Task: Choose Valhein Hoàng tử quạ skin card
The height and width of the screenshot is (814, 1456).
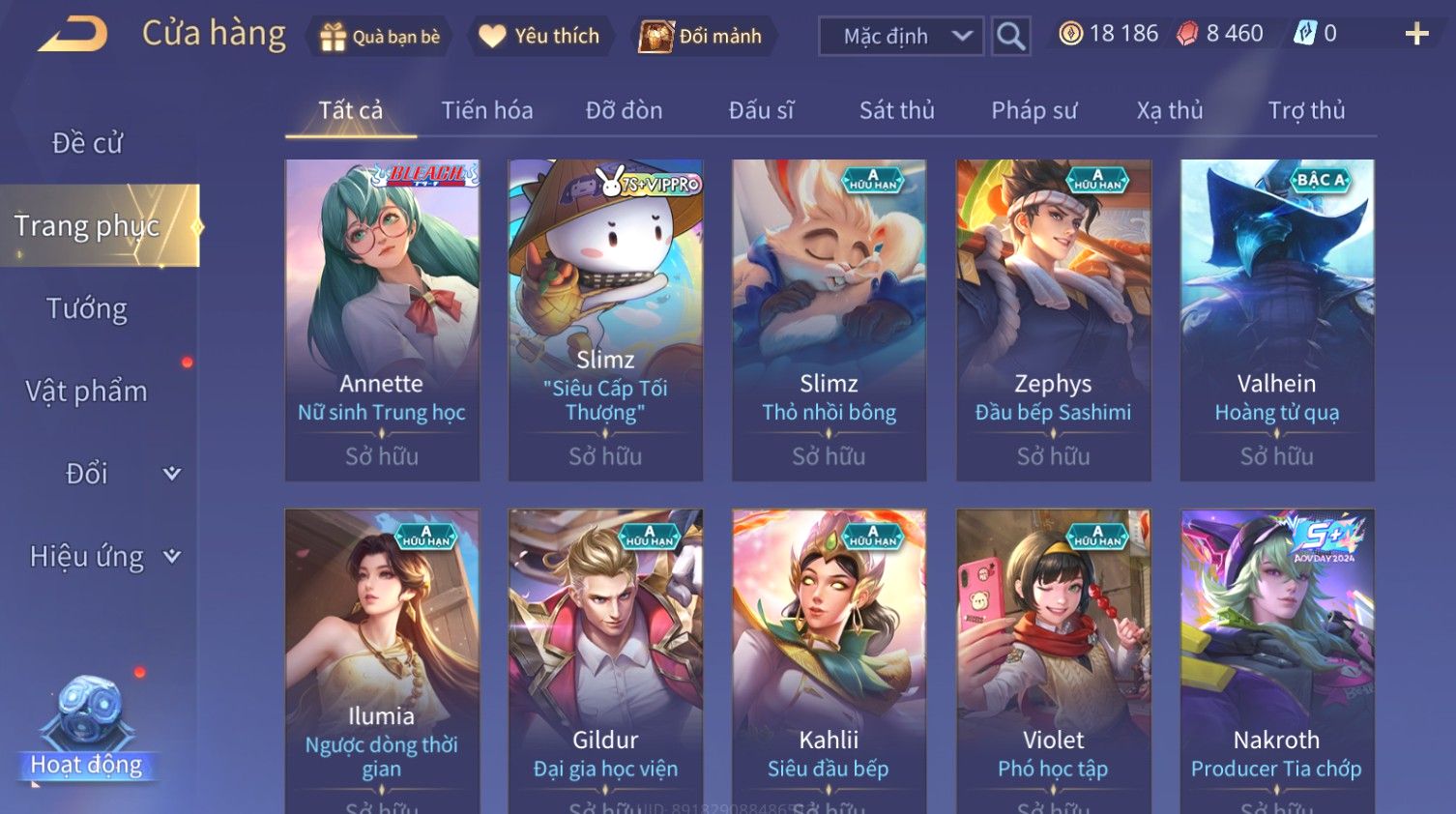Action: pyautogui.click(x=1276, y=319)
